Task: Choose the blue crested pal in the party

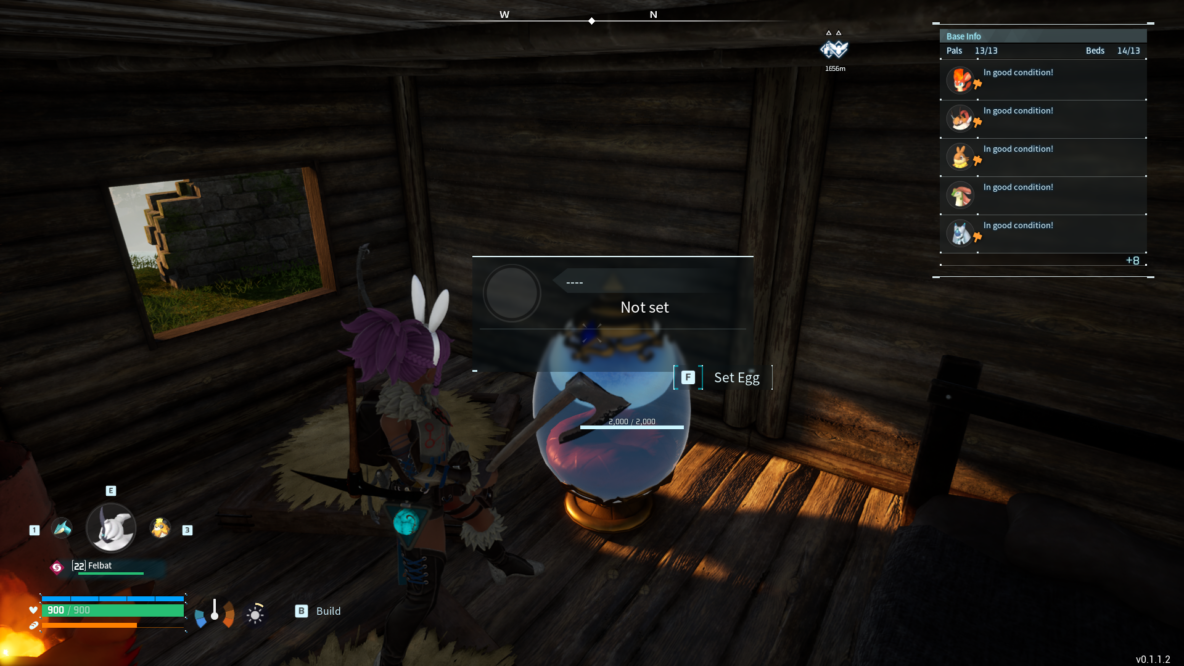Action: click(x=62, y=528)
